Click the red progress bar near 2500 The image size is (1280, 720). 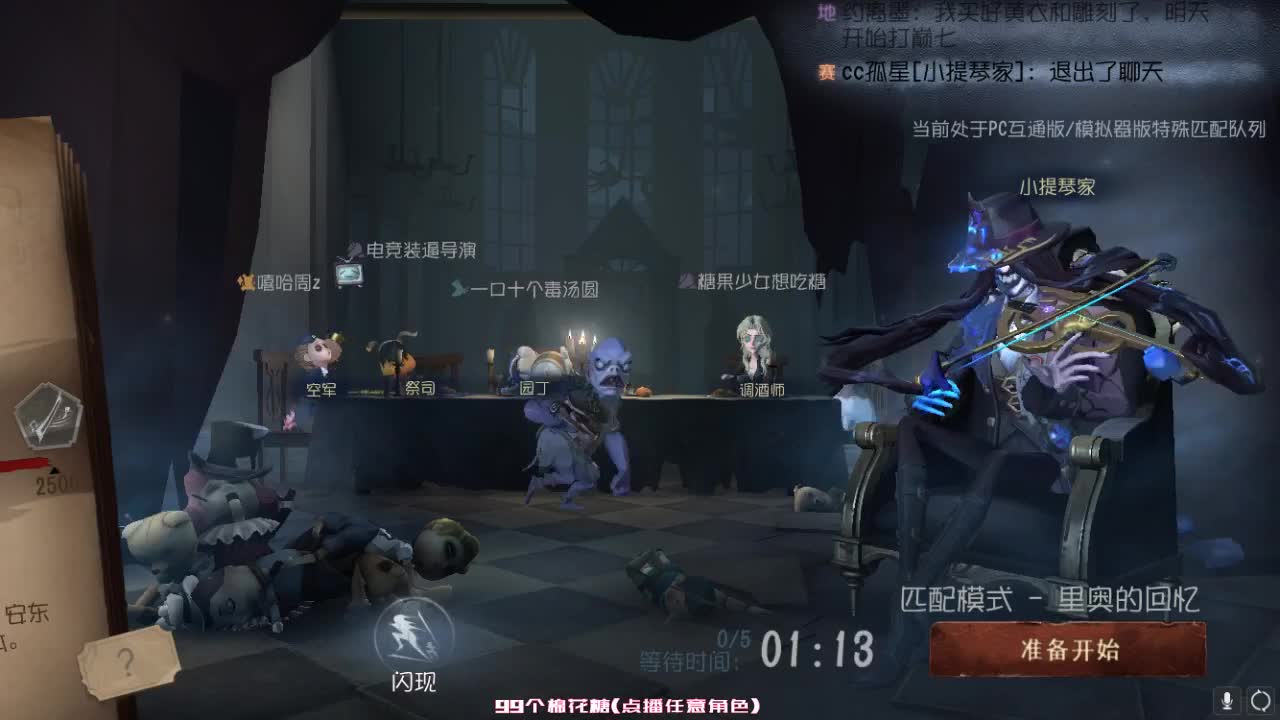(25, 462)
